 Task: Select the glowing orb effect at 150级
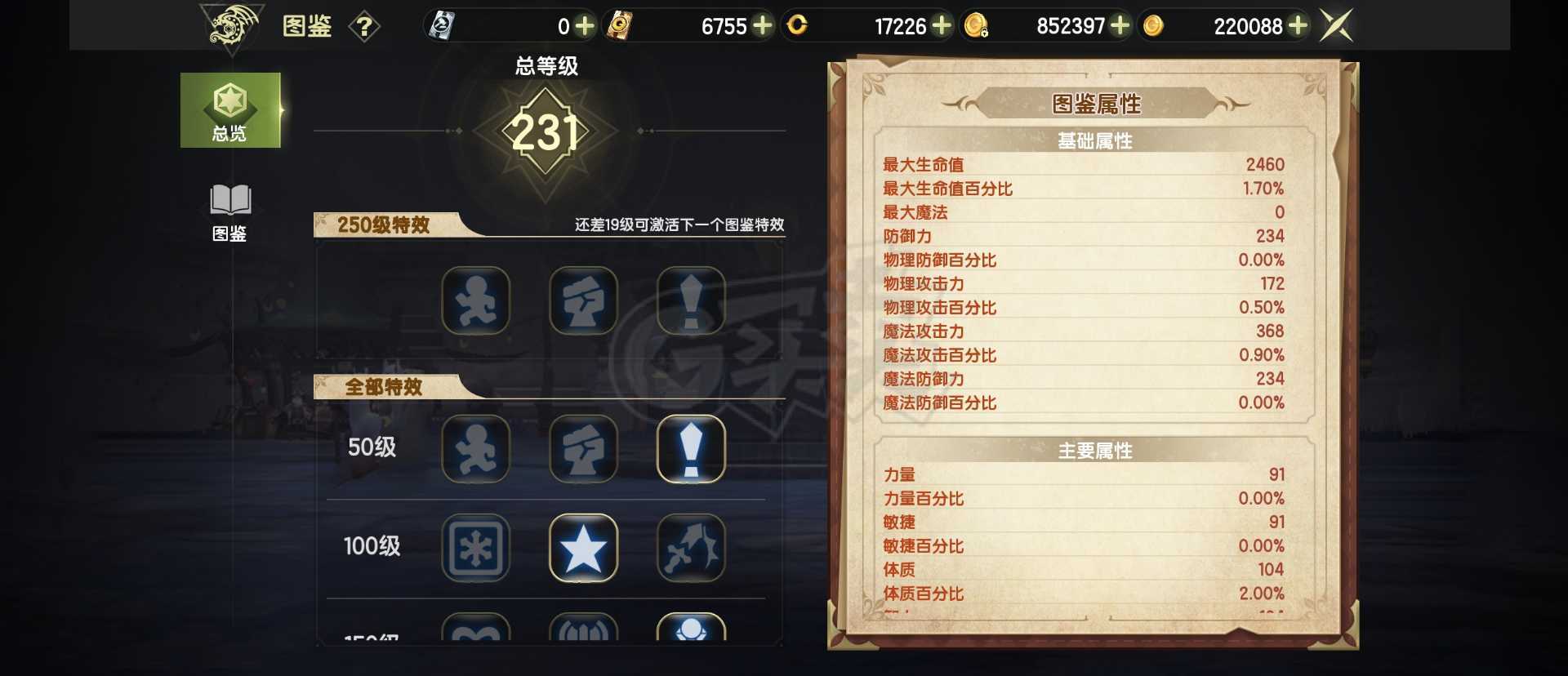pyautogui.click(x=691, y=635)
